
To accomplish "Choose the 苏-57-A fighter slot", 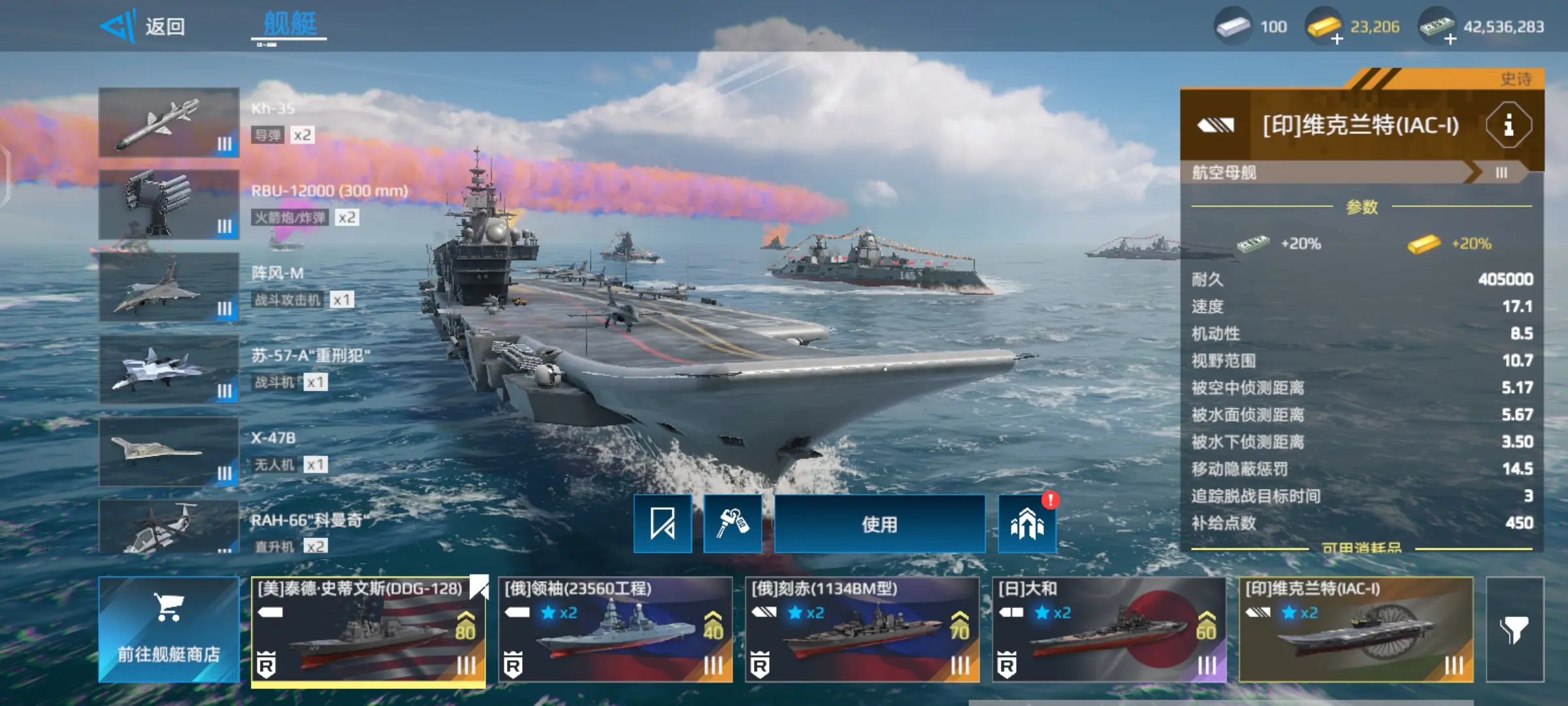I will (x=169, y=369).
